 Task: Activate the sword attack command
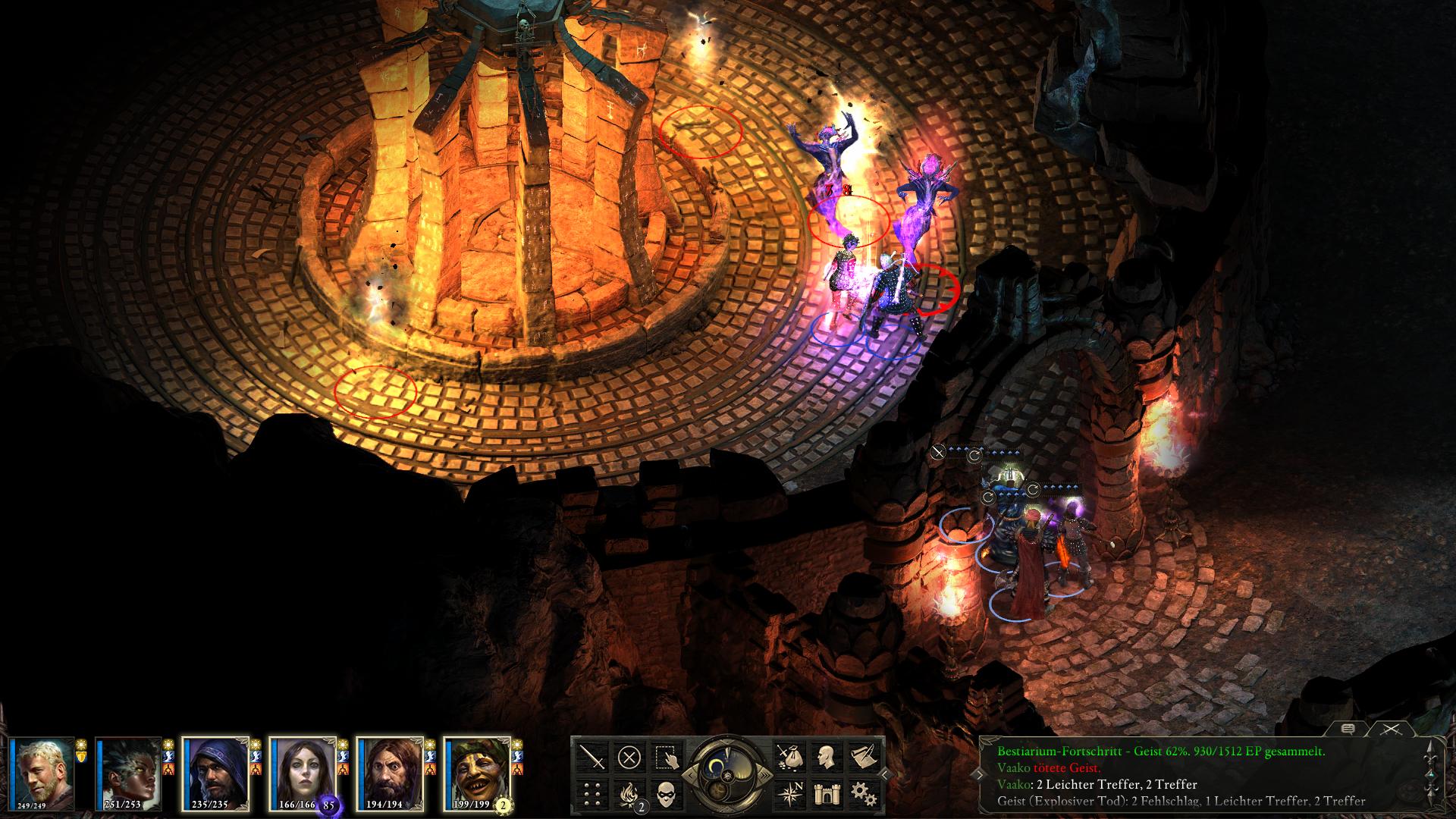tap(592, 757)
